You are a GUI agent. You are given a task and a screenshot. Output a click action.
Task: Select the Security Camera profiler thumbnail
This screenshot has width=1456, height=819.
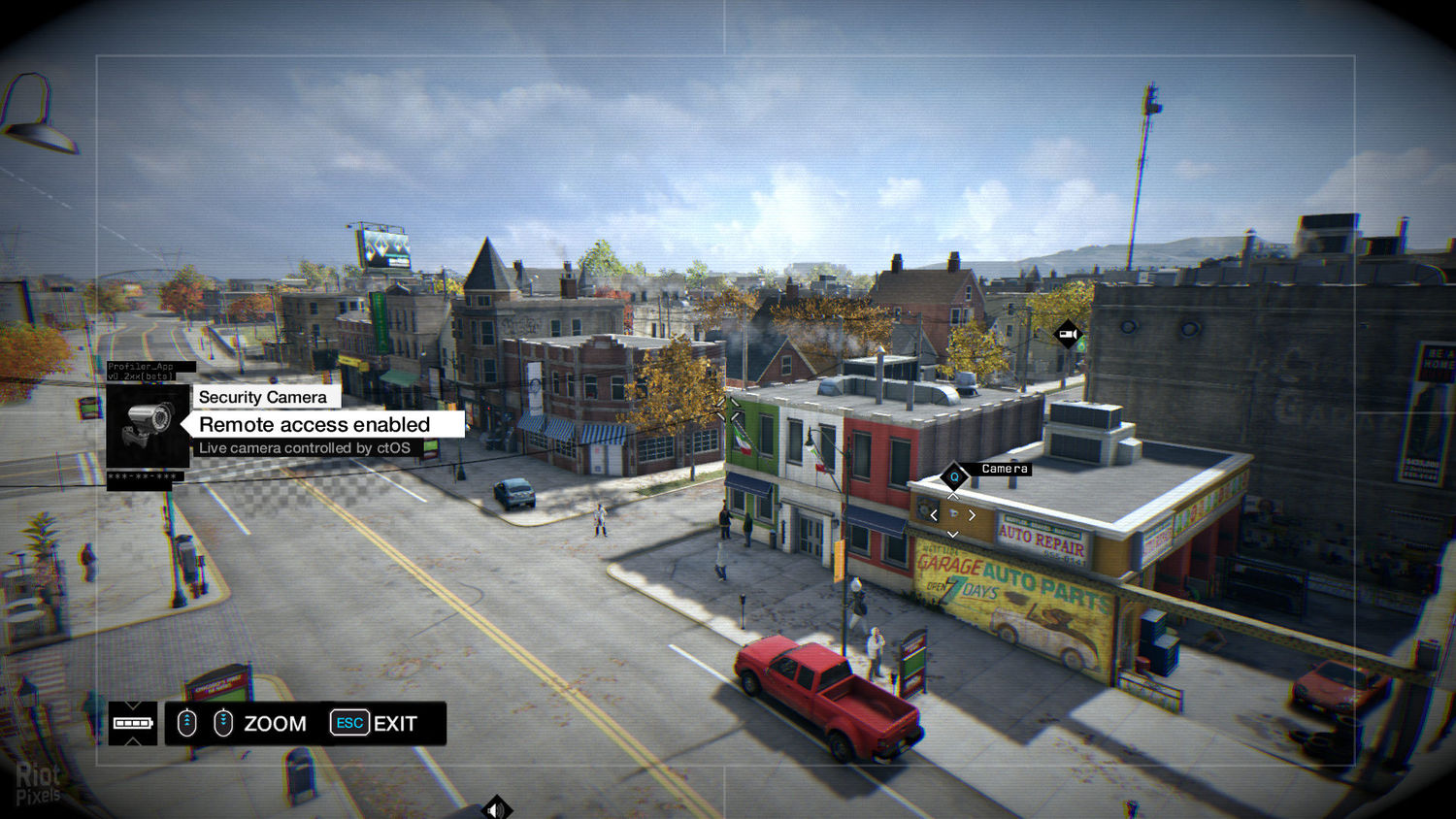click(148, 425)
